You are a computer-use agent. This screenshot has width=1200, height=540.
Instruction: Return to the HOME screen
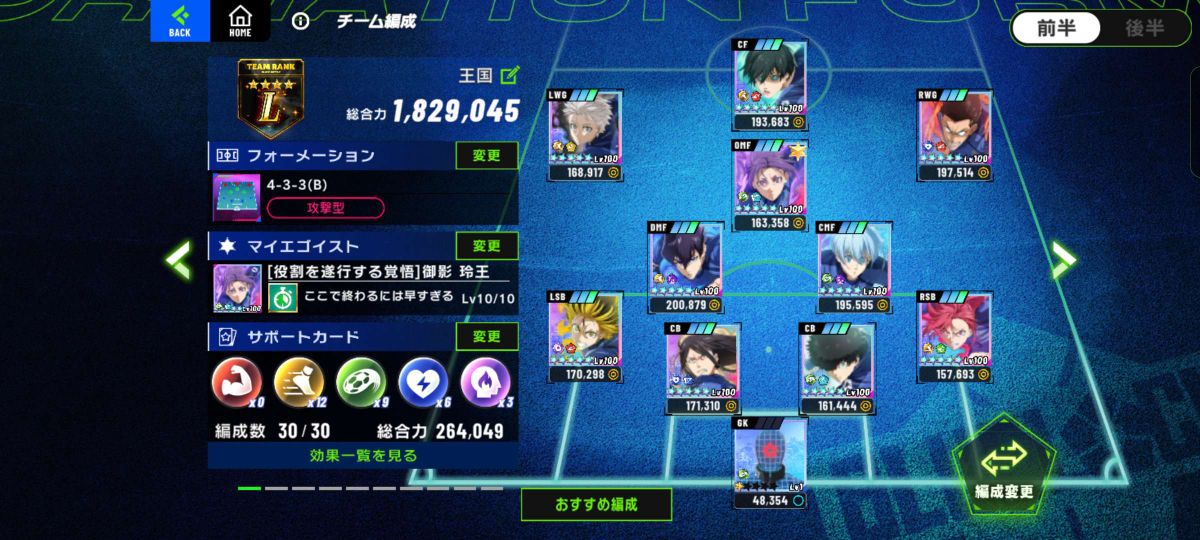click(240, 21)
